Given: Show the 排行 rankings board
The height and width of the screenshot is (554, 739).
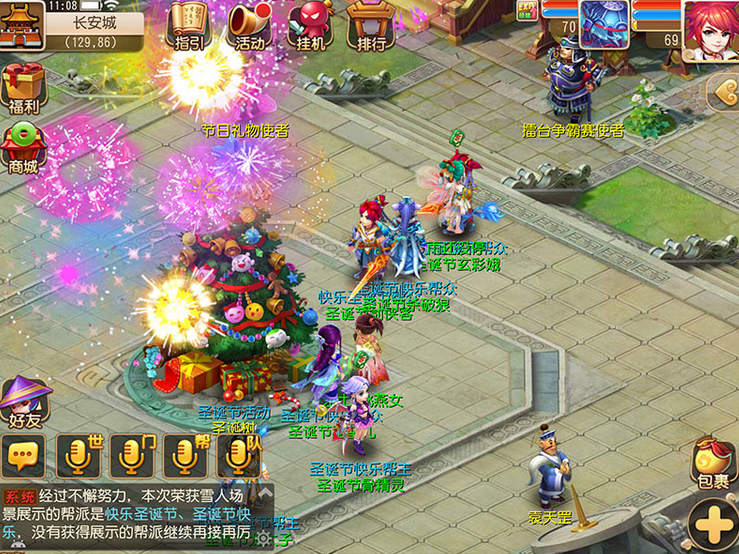Looking at the screenshot, I should pyautogui.click(x=368, y=25).
